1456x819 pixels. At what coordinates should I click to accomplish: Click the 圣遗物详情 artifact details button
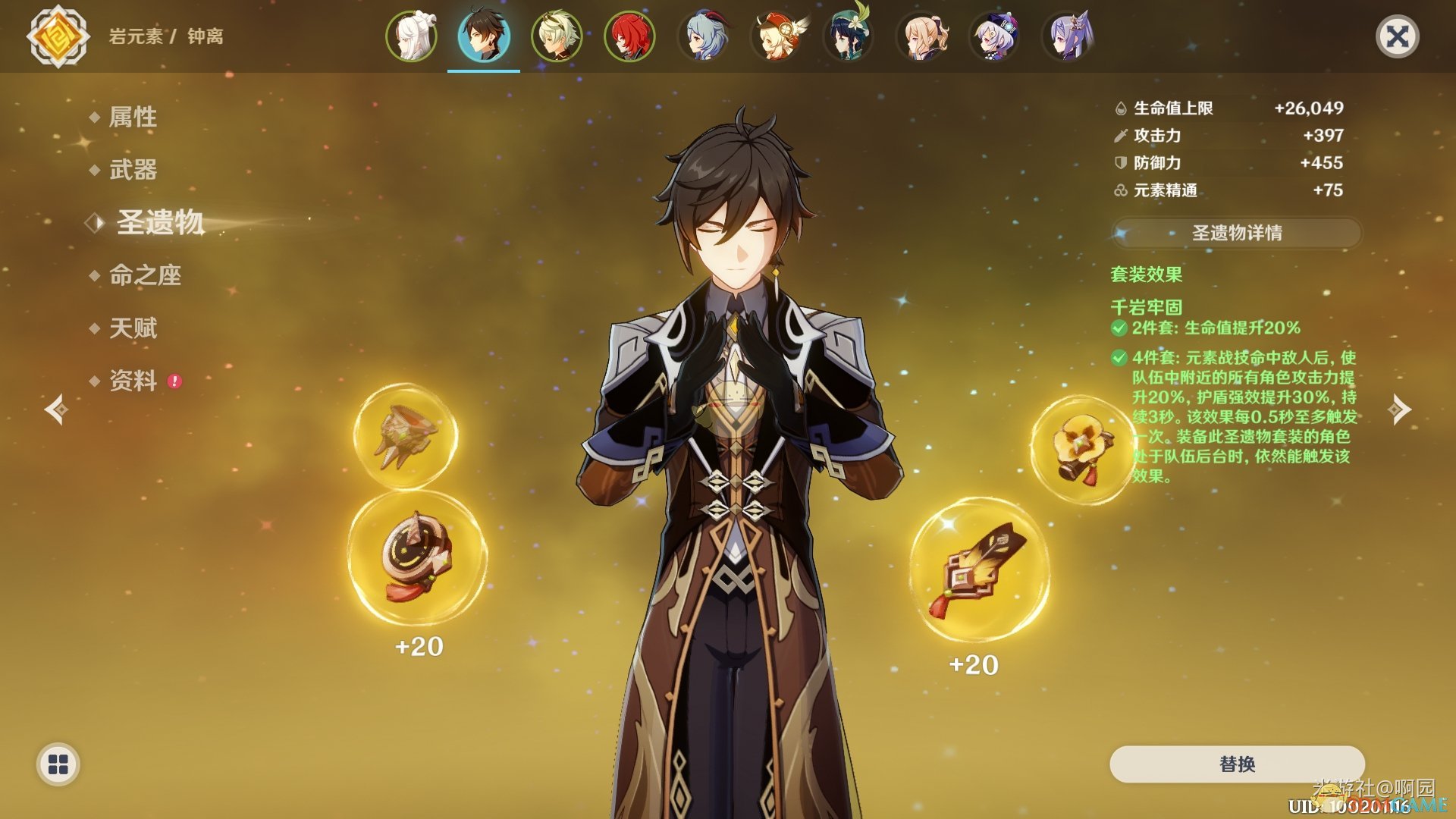[x=1236, y=233]
